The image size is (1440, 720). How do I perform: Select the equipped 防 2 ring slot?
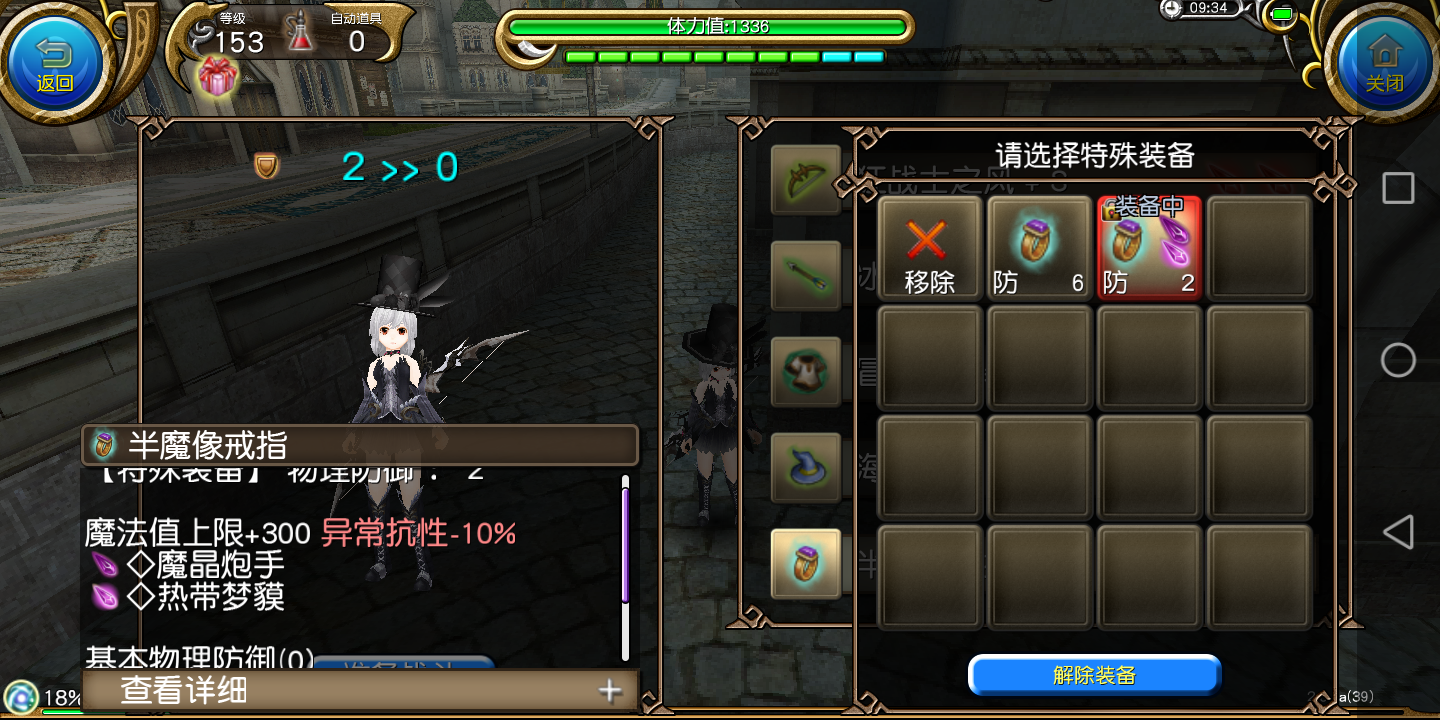pyautogui.click(x=1149, y=248)
